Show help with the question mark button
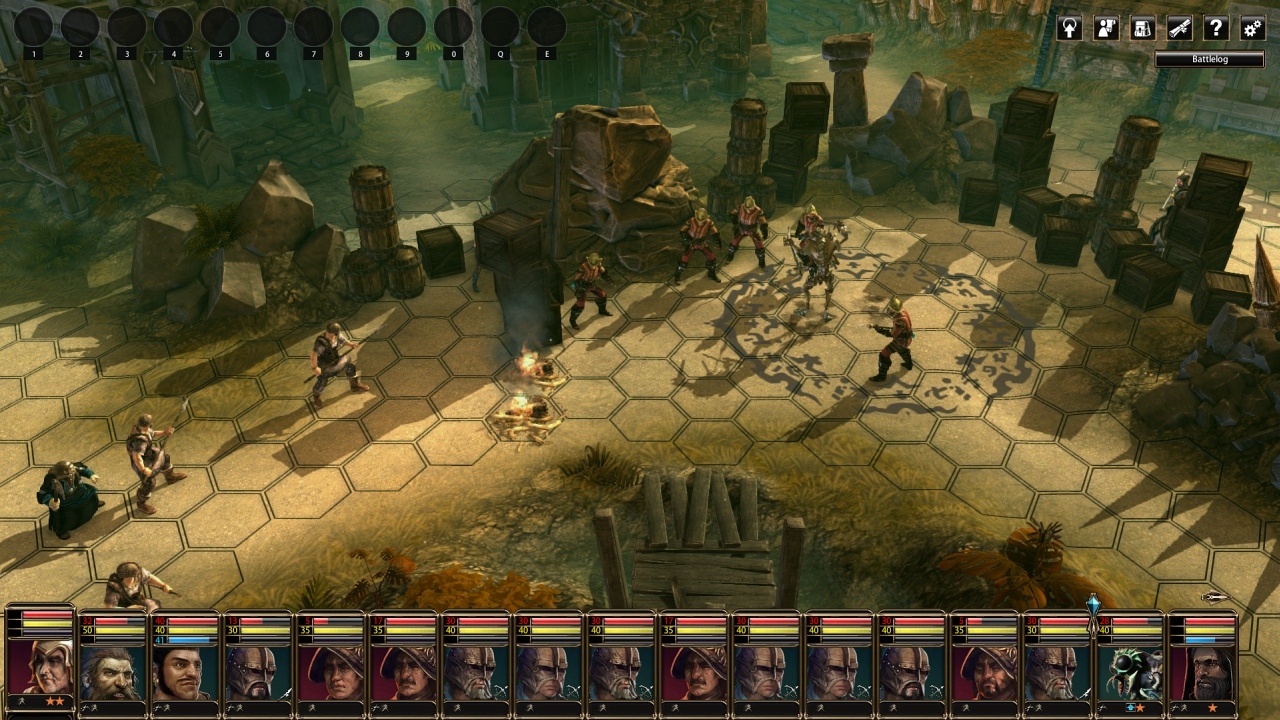 click(x=1216, y=28)
